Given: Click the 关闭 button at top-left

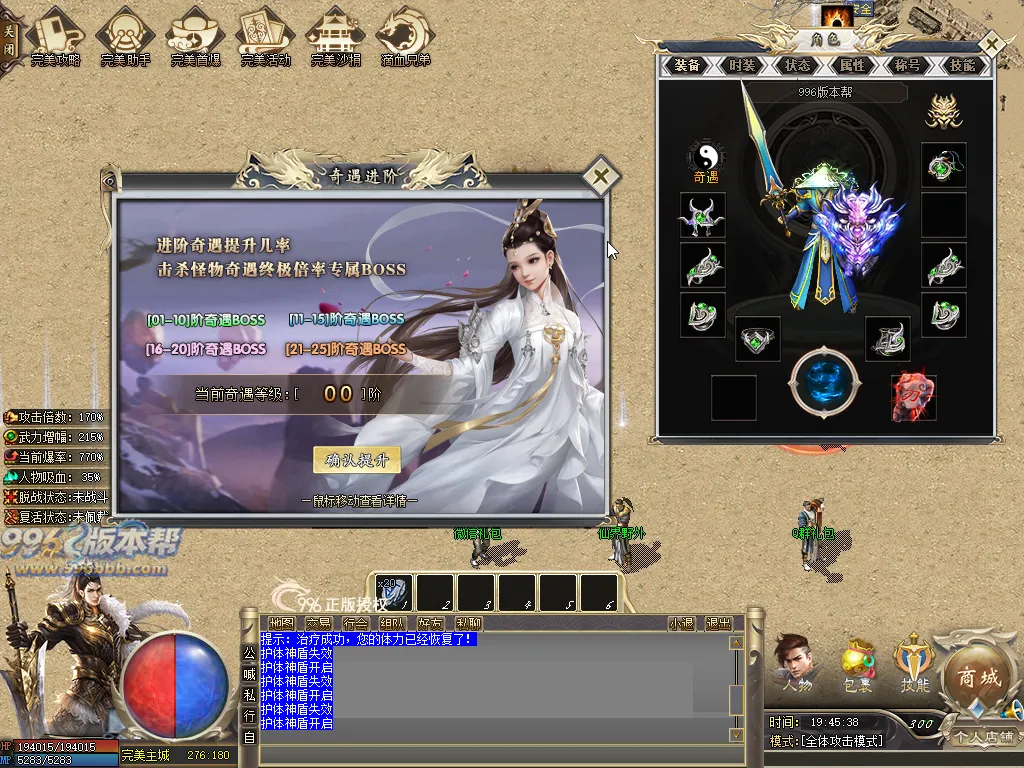Looking at the screenshot, I should 9,38.
